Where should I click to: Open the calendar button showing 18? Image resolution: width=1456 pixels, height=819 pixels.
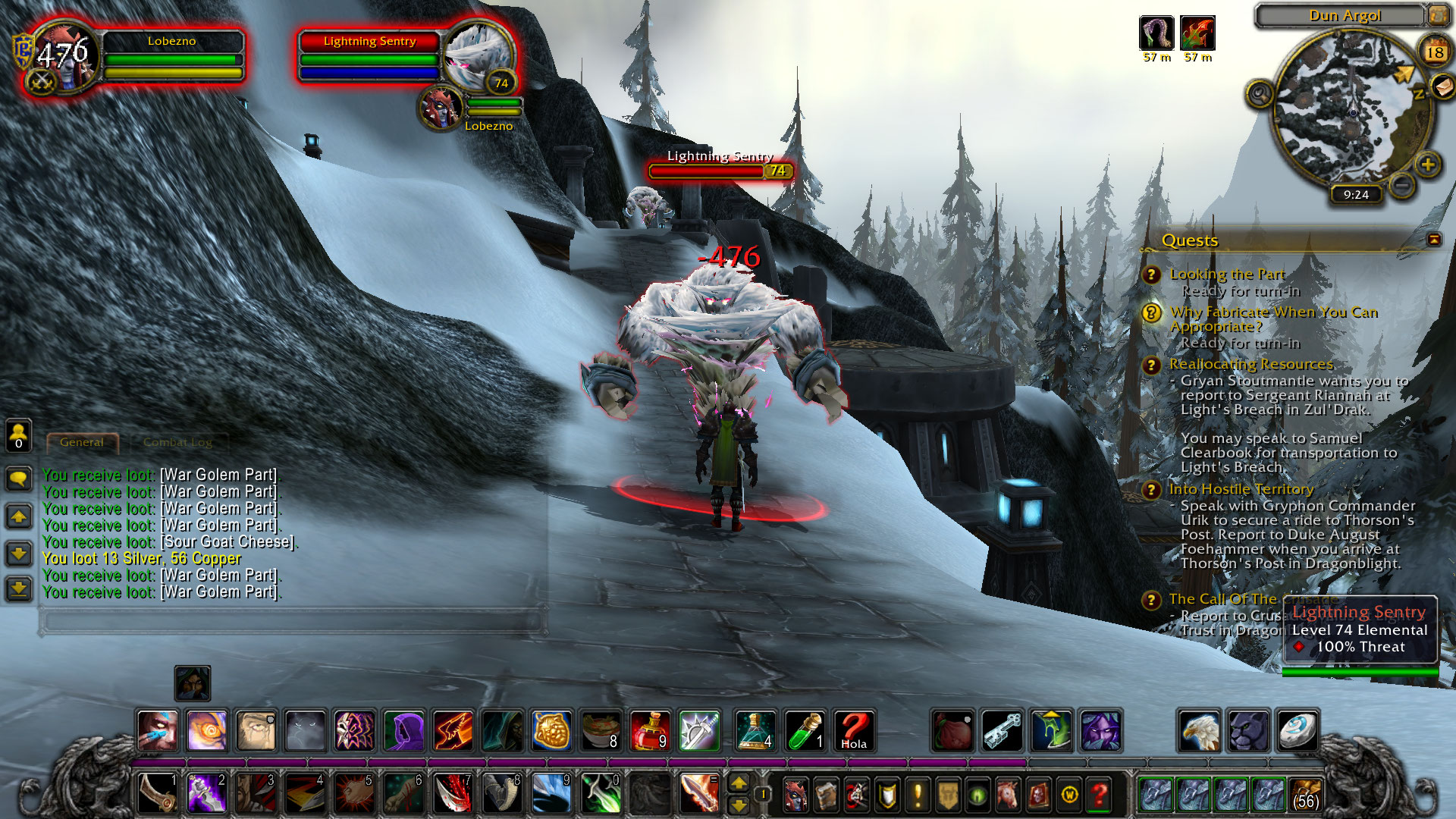pyautogui.click(x=1434, y=52)
